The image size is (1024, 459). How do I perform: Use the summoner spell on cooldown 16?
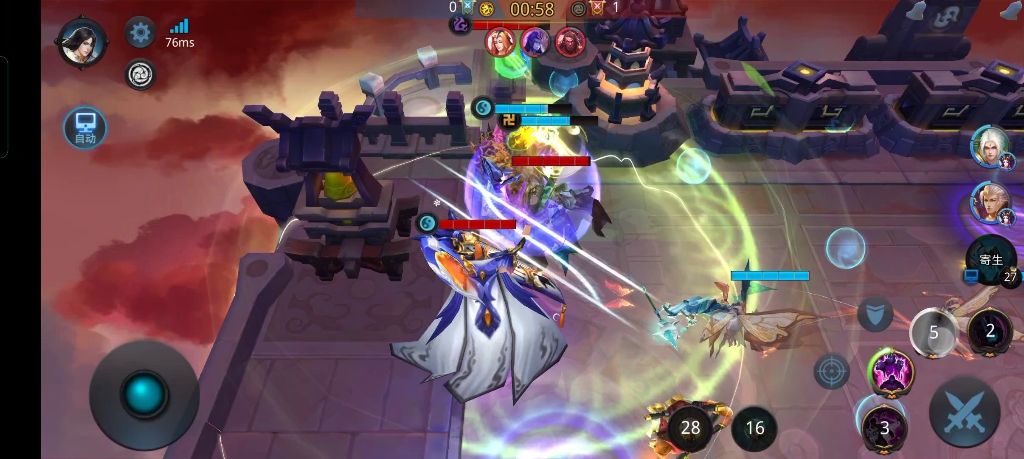[754, 428]
